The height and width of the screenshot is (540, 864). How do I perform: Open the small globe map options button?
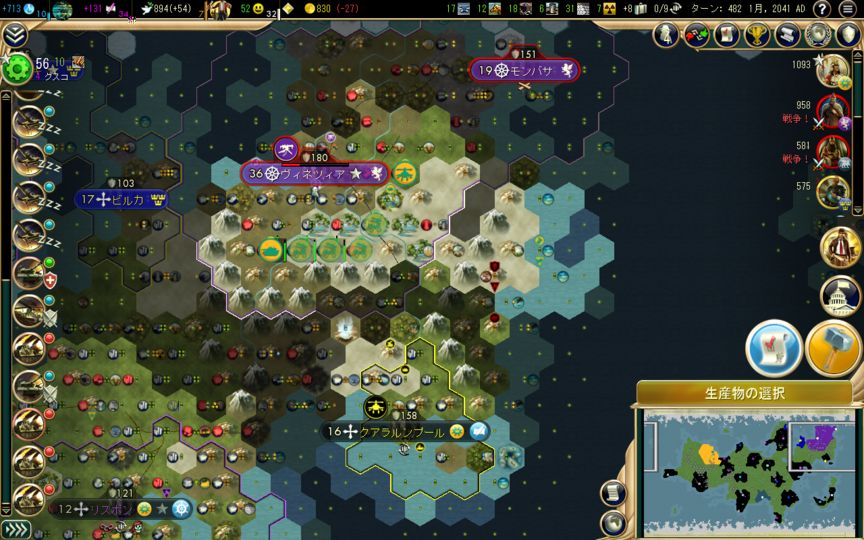click(x=614, y=522)
